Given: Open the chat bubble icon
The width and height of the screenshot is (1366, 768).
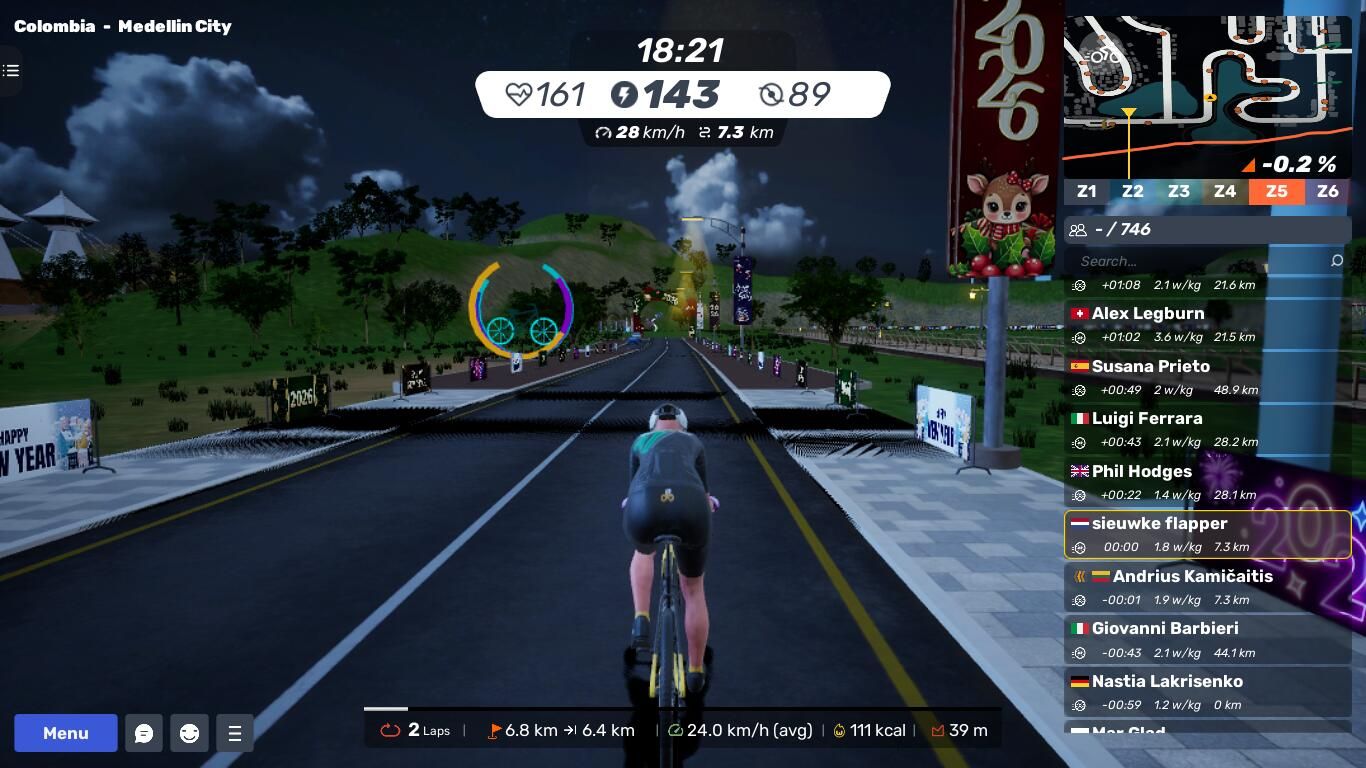Looking at the screenshot, I should tap(144, 733).
